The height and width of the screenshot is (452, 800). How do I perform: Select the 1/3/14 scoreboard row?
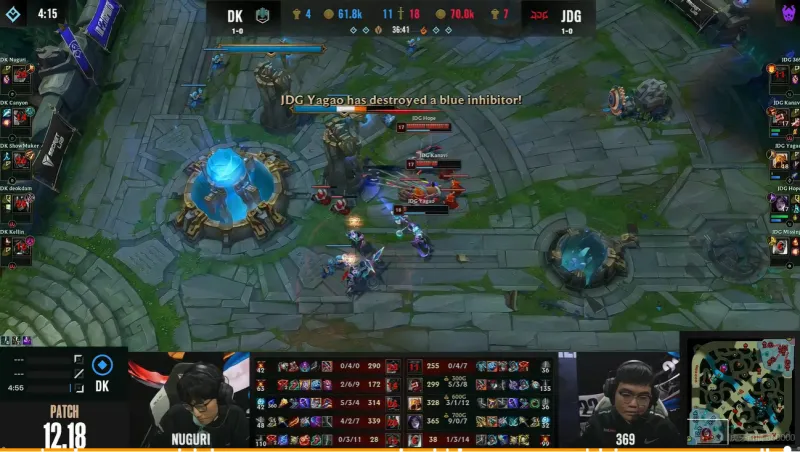[x=478, y=439]
